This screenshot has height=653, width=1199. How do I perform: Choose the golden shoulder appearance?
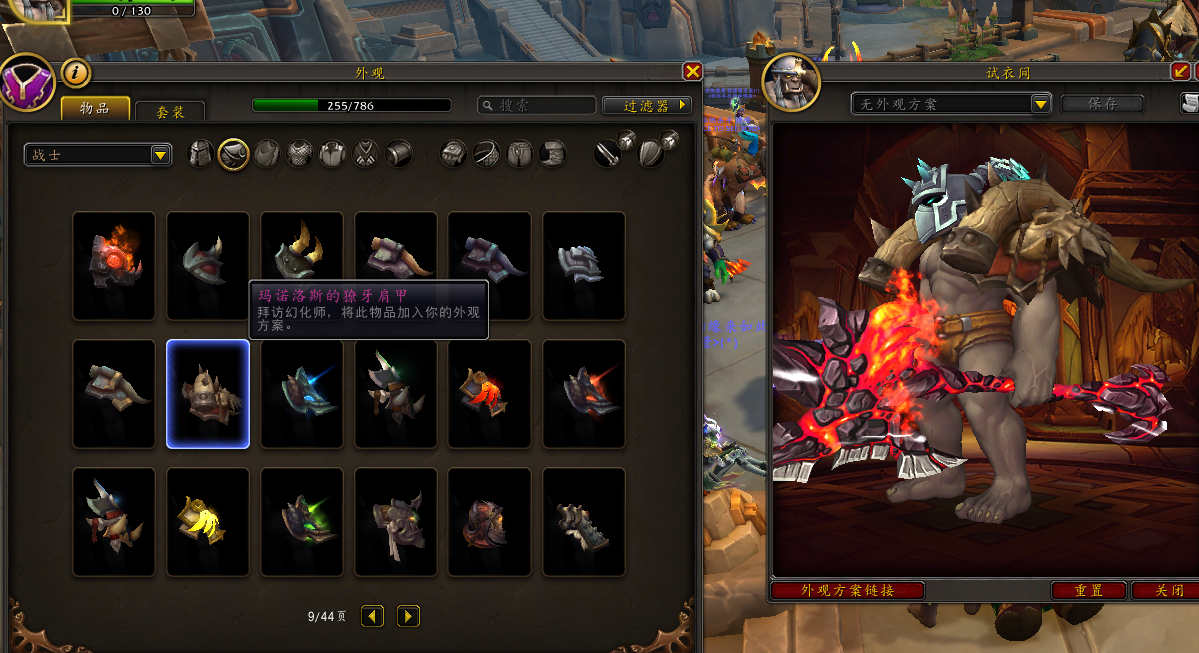(208, 521)
